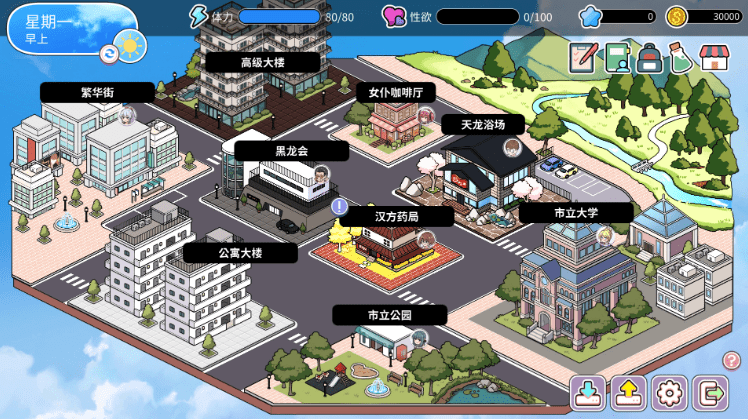Click the save game button
The width and height of the screenshot is (748, 420).
click(x=588, y=393)
